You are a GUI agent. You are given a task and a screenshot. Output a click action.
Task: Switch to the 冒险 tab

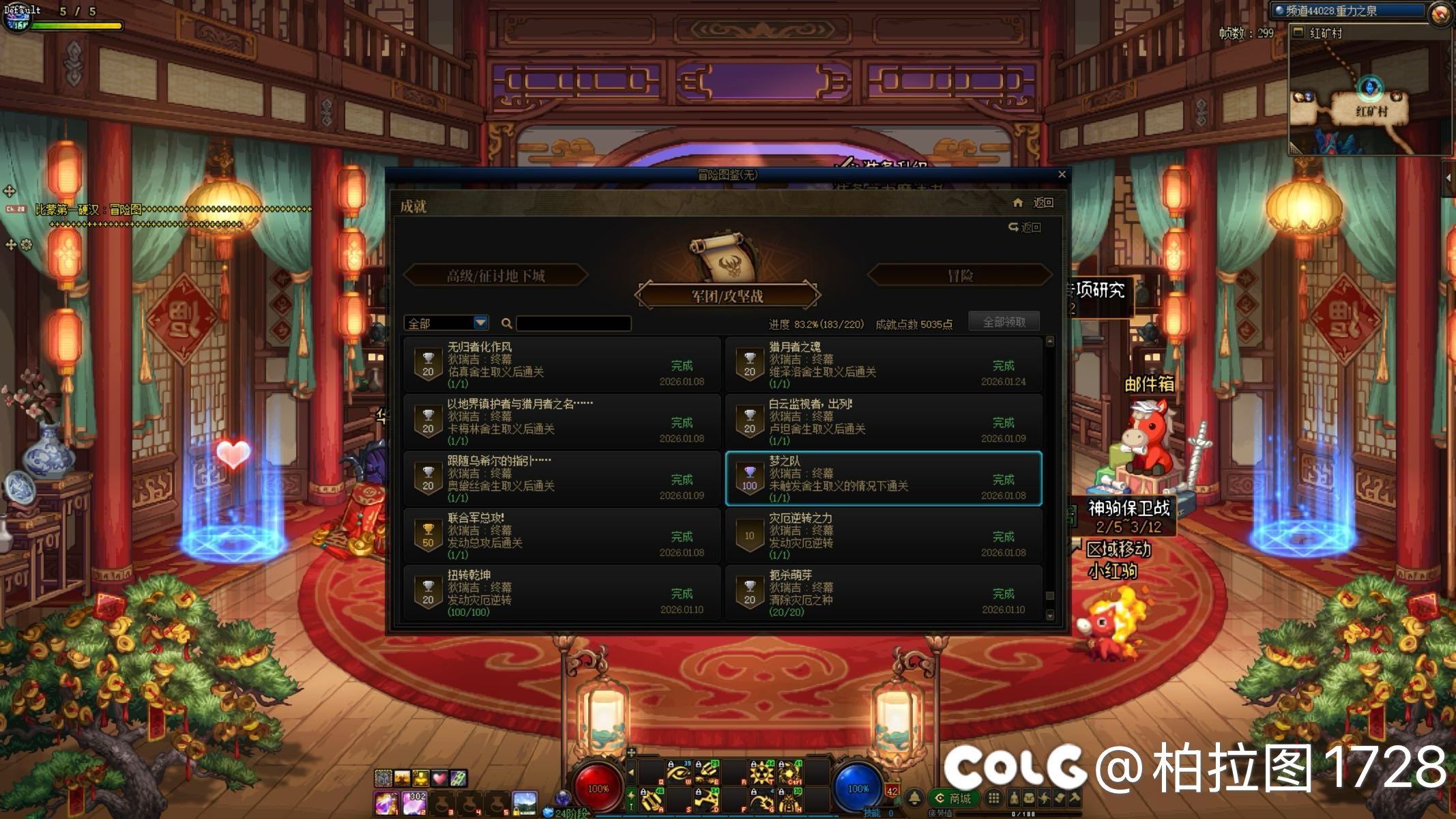[959, 276]
